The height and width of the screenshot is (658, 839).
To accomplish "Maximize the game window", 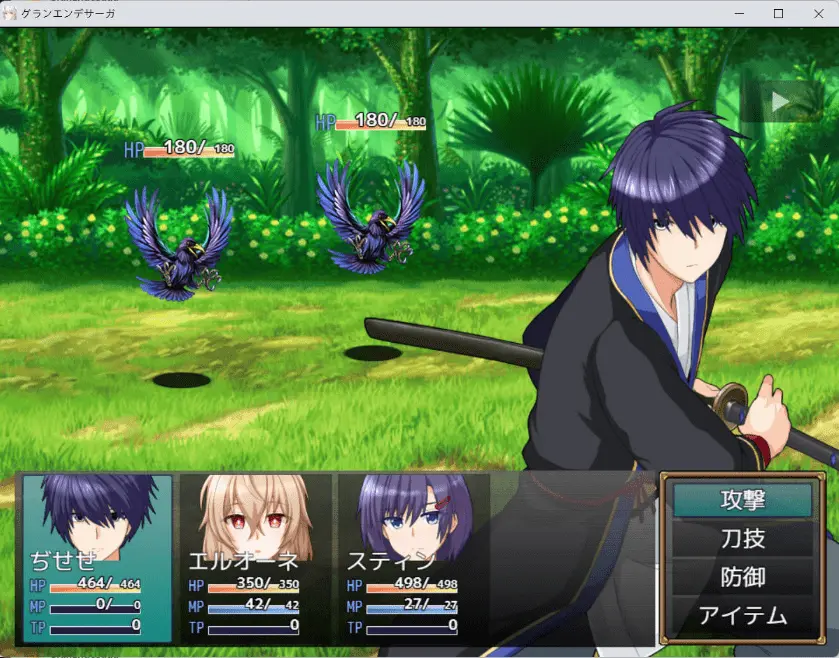I will (x=778, y=13).
